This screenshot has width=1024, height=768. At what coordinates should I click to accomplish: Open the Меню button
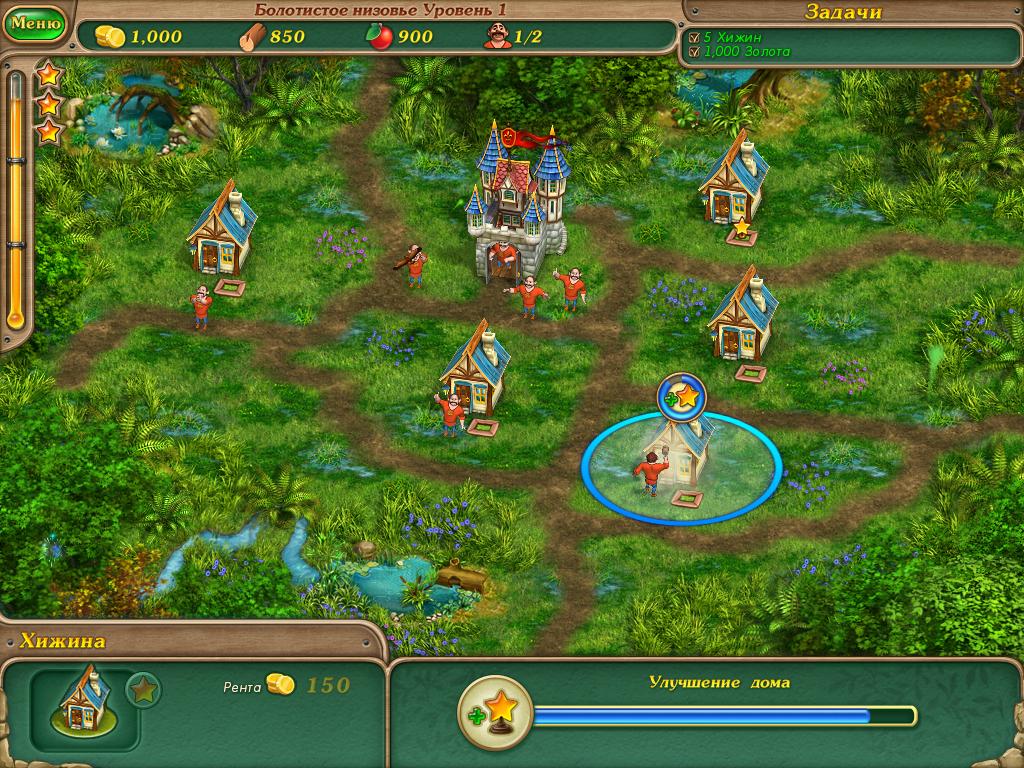click(x=34, y=22)
